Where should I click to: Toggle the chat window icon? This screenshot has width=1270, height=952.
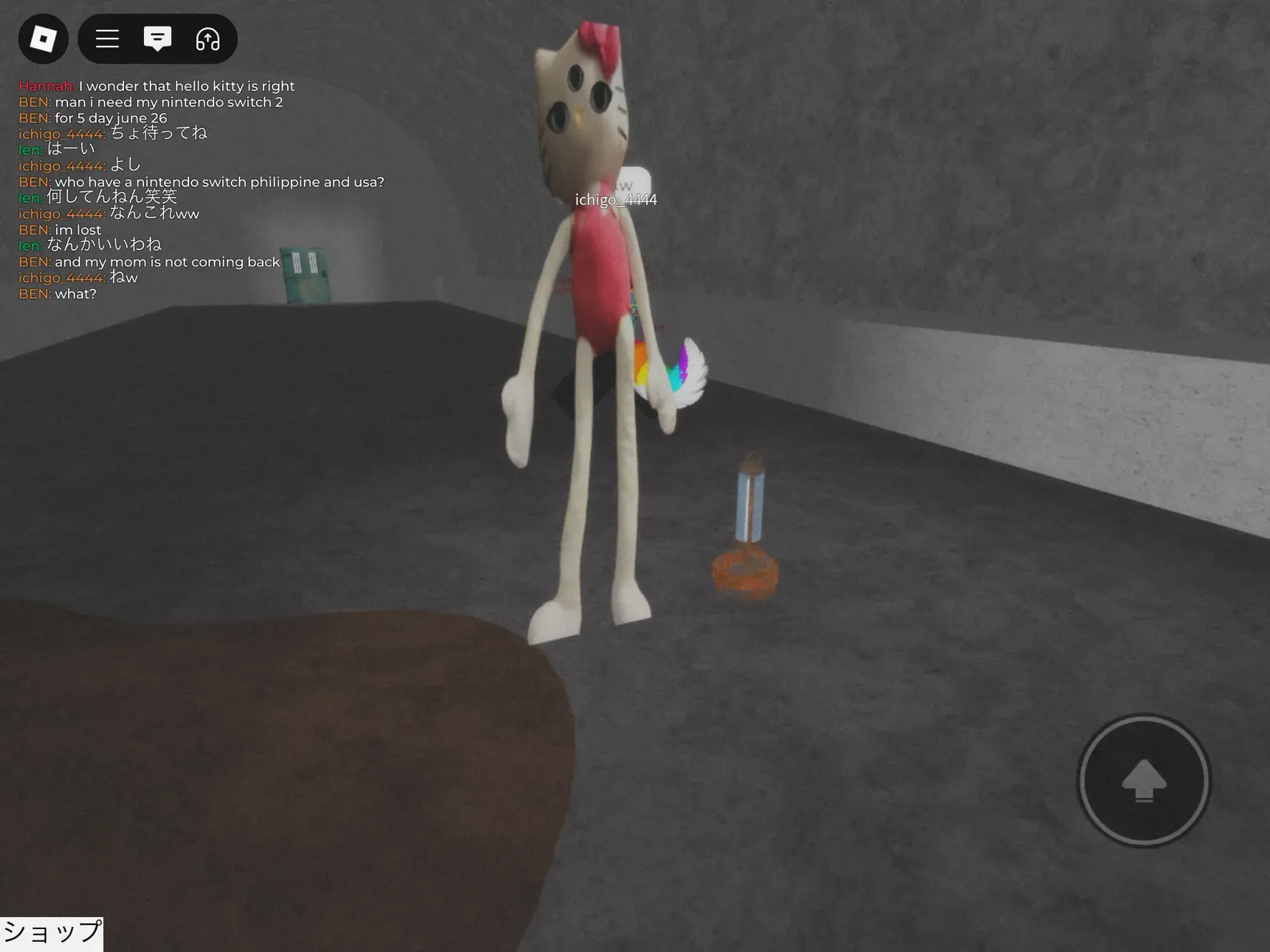(158, 39)
